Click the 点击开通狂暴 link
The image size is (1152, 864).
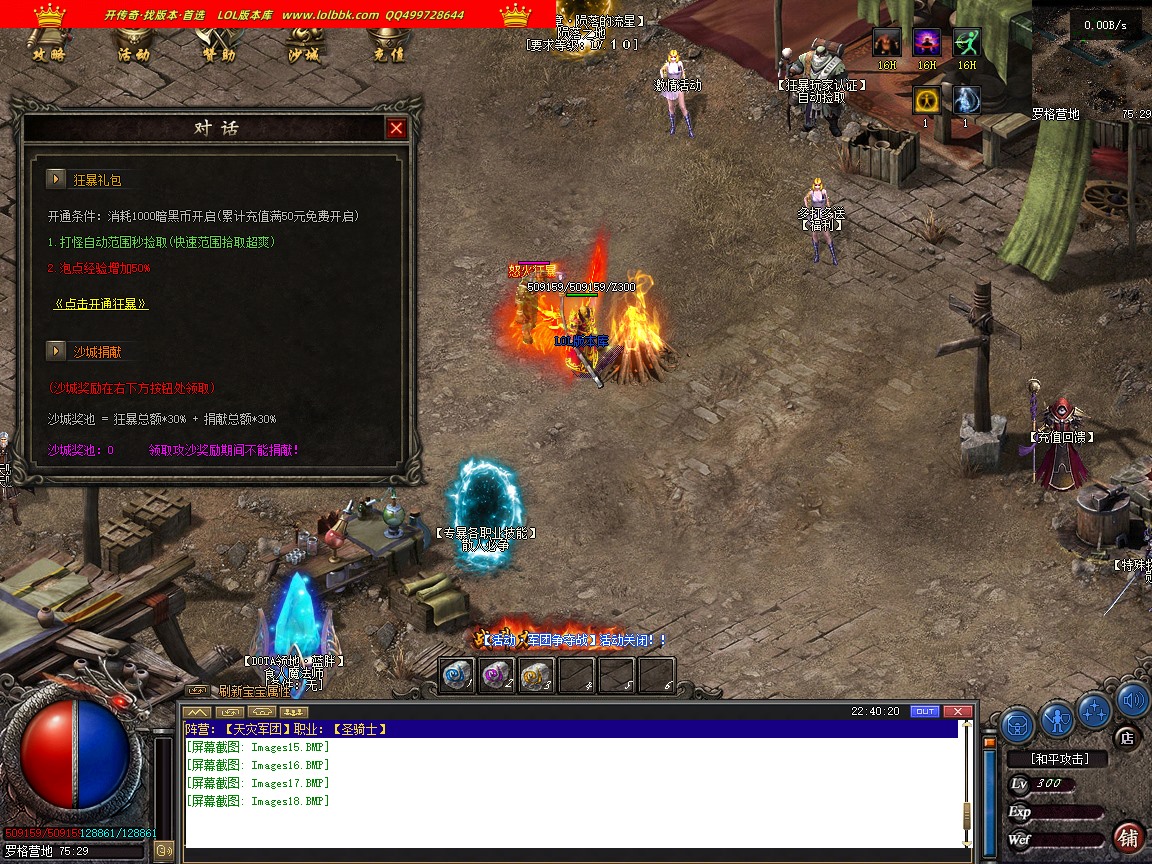(101, 304)
